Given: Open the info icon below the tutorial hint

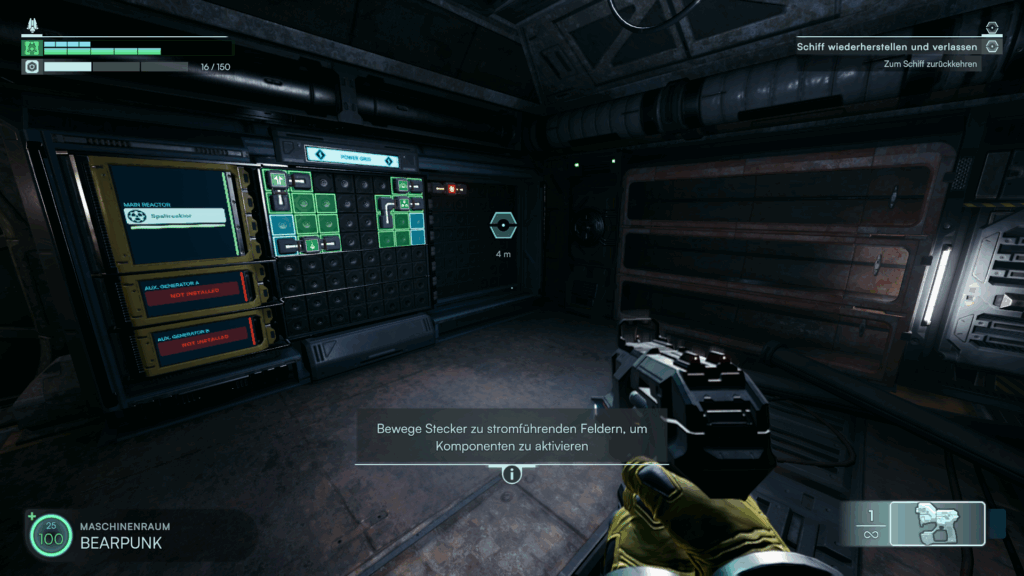Looking at the screenshot, I should [x=512, y=474].
